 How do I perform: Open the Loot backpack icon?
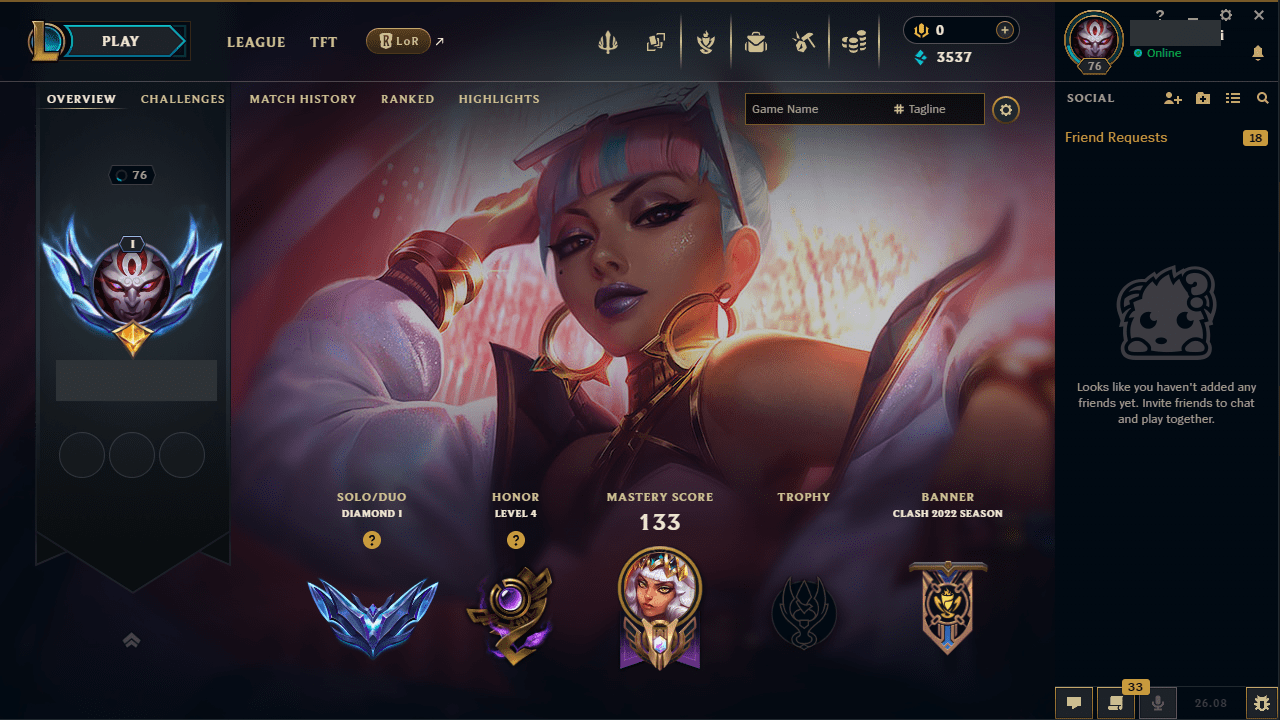click(756, 42)
